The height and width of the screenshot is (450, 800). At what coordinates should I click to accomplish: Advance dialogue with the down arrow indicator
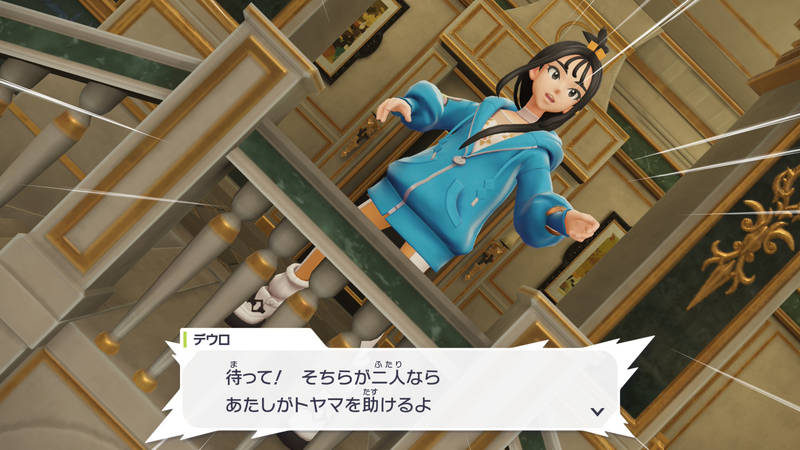click(597, 411)
